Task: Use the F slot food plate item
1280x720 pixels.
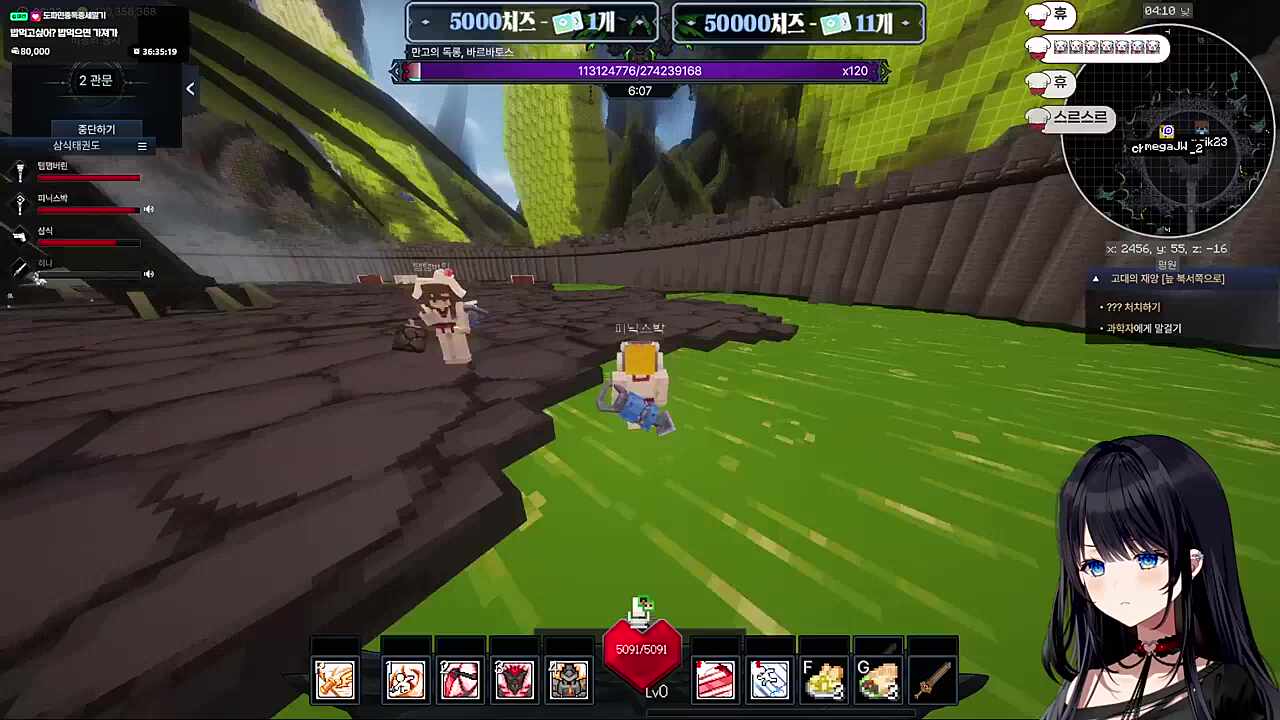Action: (824, 680)
